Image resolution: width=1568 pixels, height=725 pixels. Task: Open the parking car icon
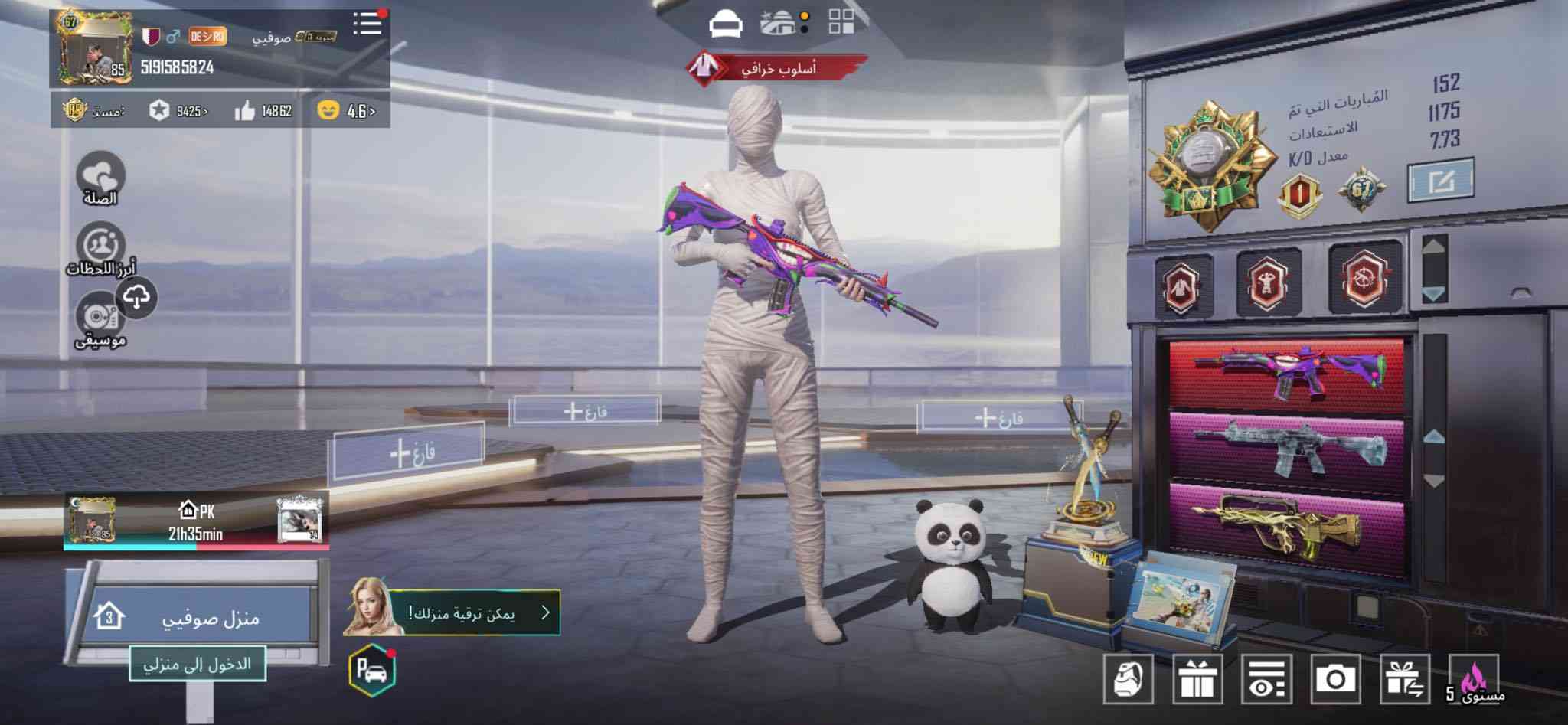[x=372, y=669]
